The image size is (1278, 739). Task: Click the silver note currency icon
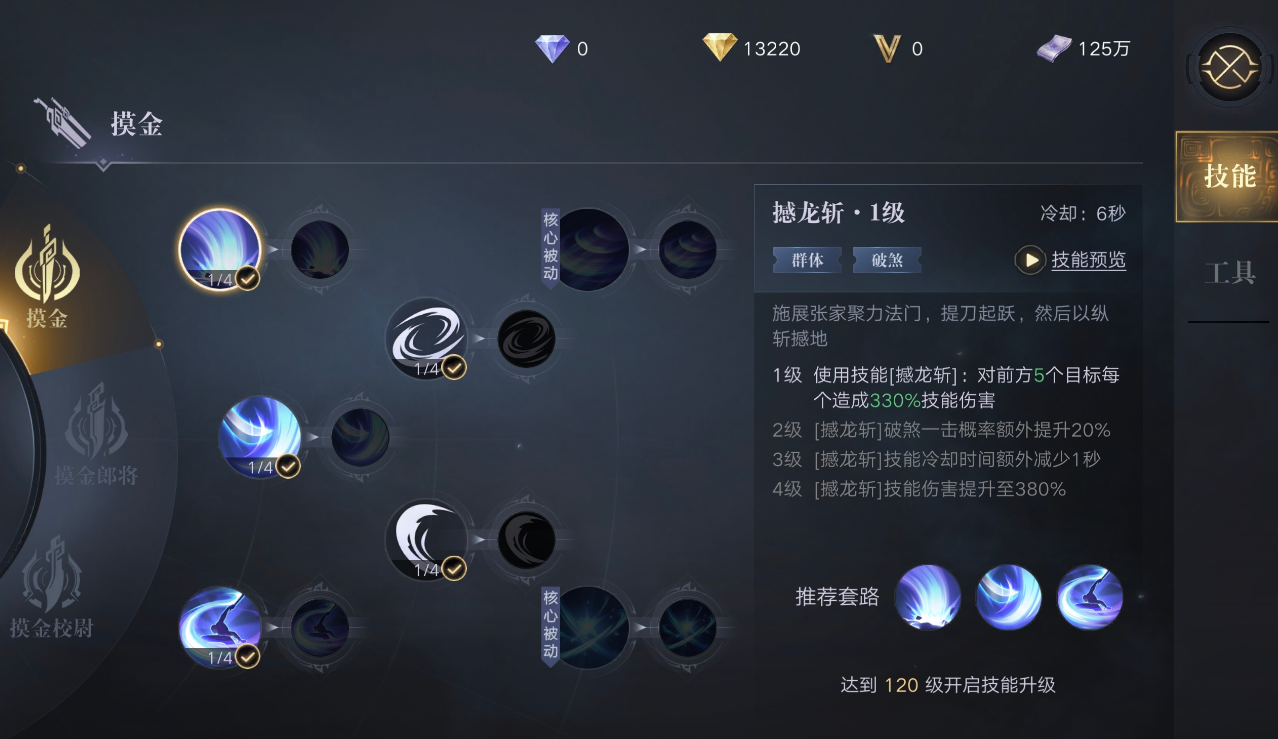coord(1053,48)
